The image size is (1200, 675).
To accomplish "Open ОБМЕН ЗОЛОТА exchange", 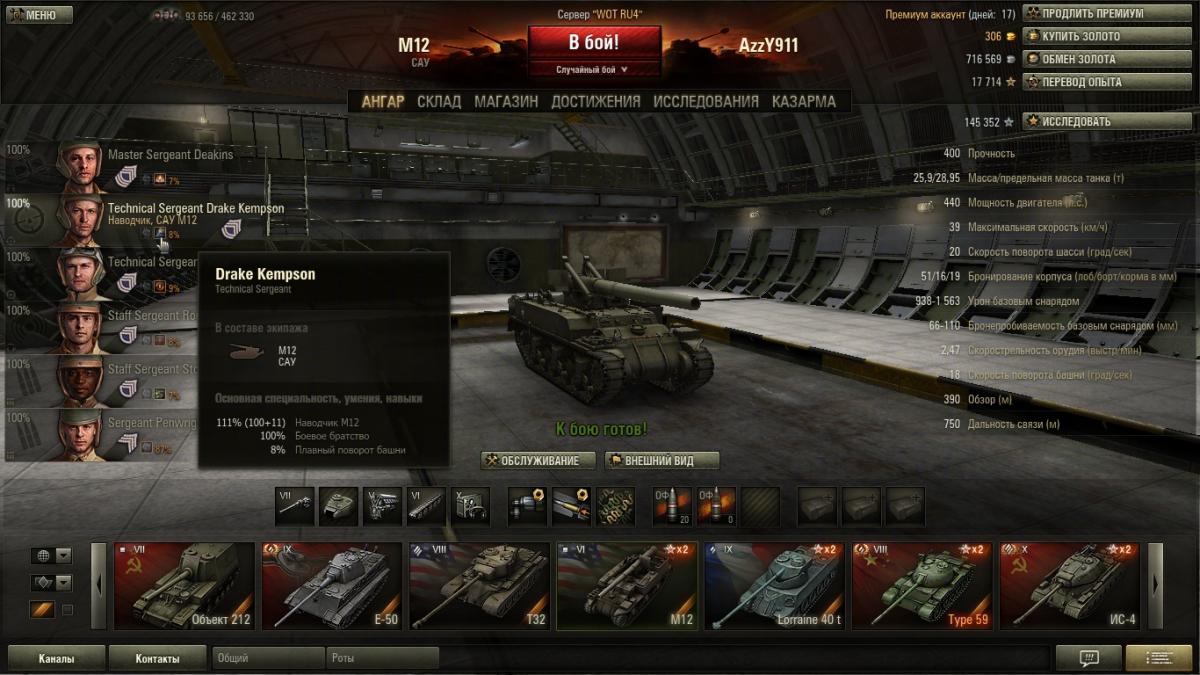I will (1092, 59).
